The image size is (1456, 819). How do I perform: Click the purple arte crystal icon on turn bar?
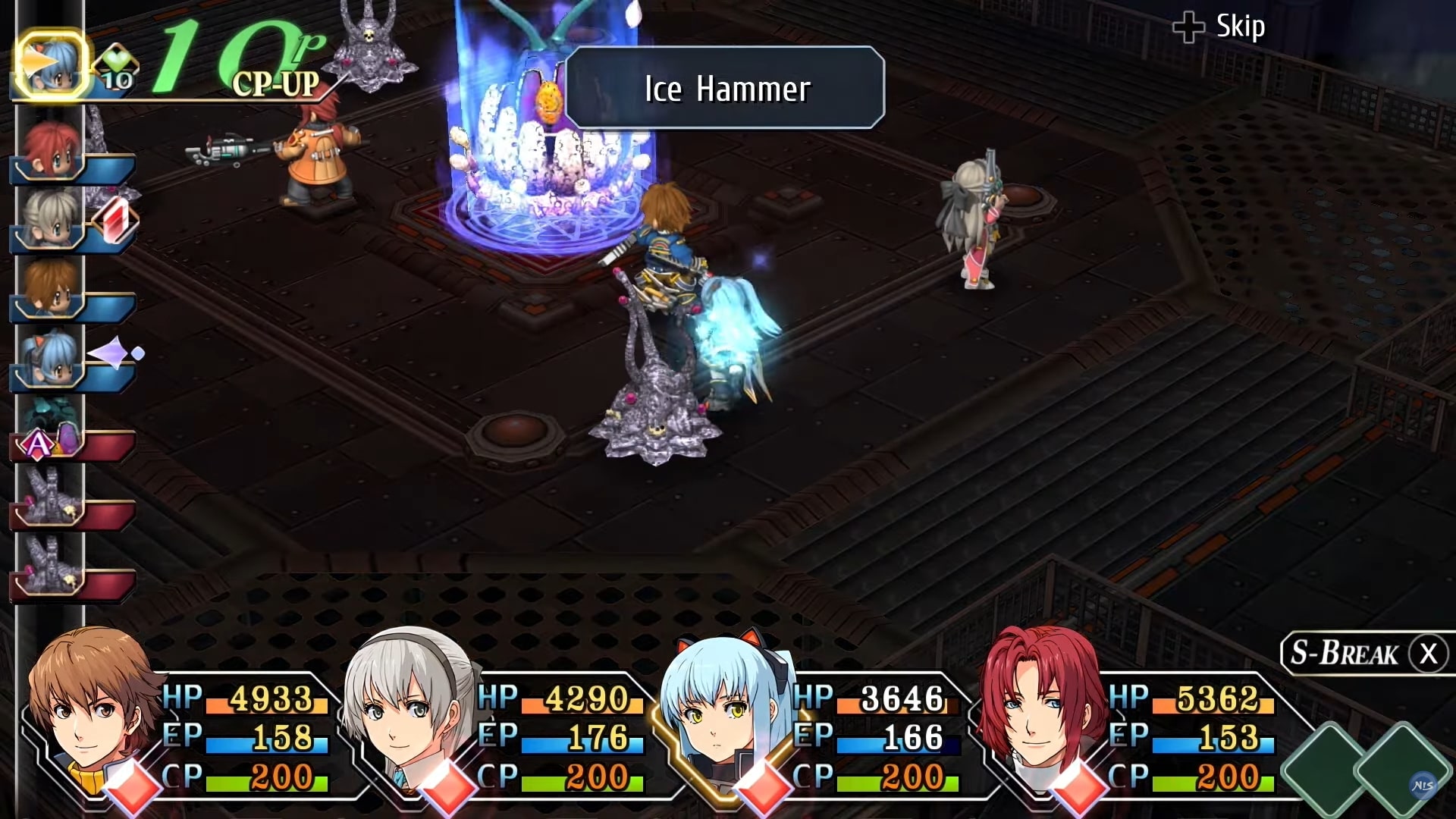tap(112, 352)
